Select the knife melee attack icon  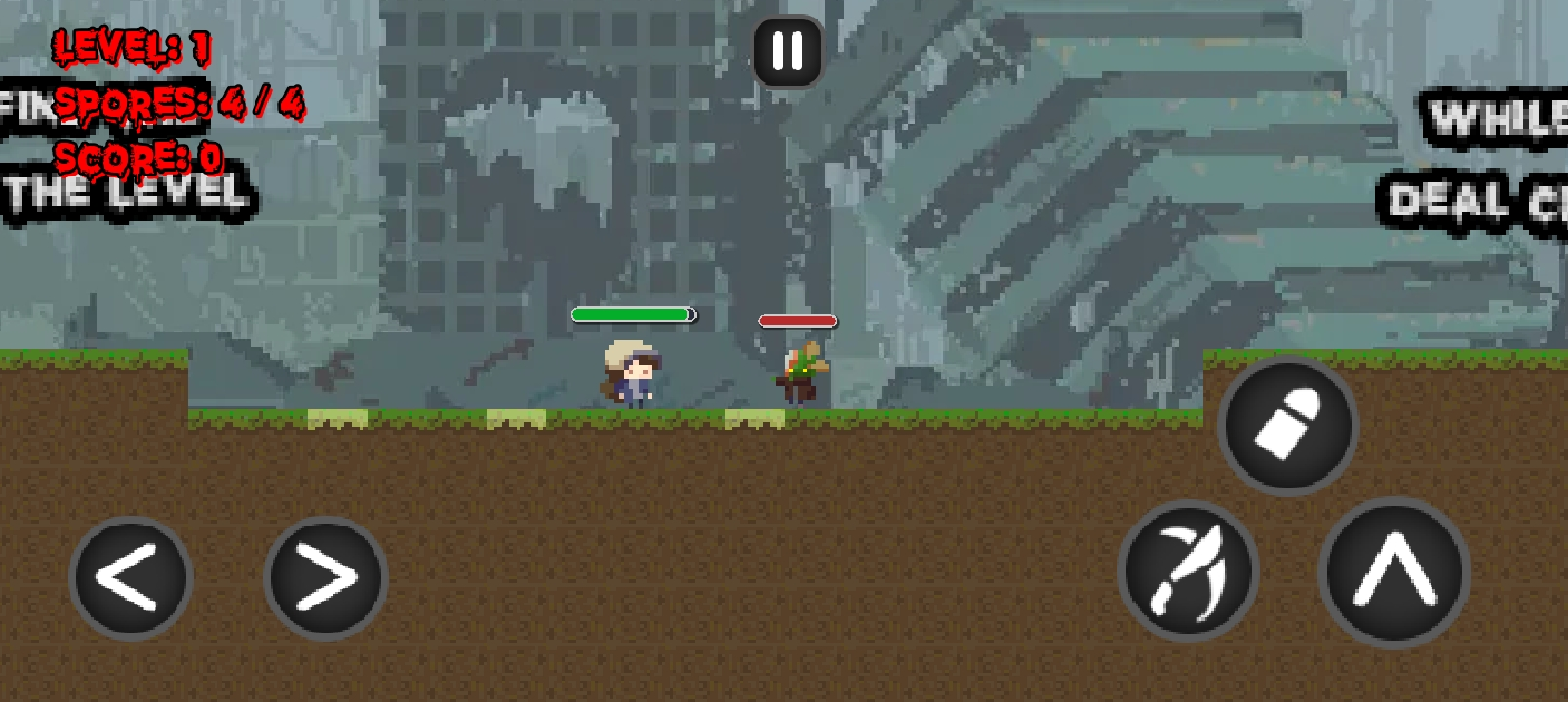pos(1188,575)
